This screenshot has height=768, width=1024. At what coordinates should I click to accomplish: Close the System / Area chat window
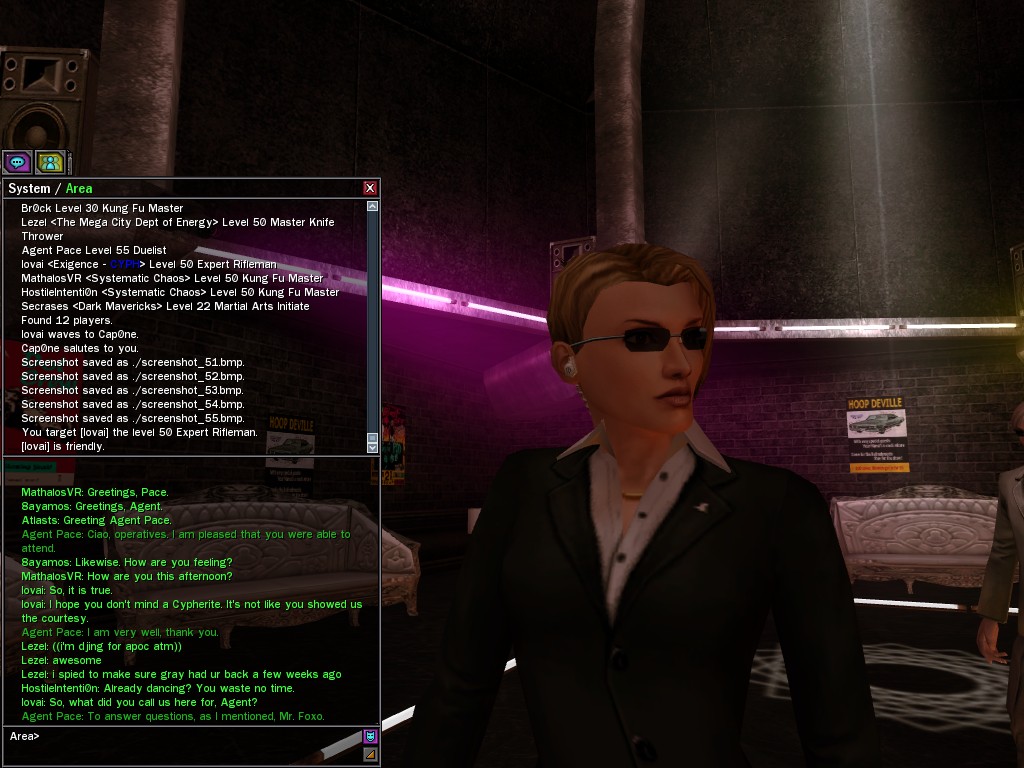click(x=370, y=188)
